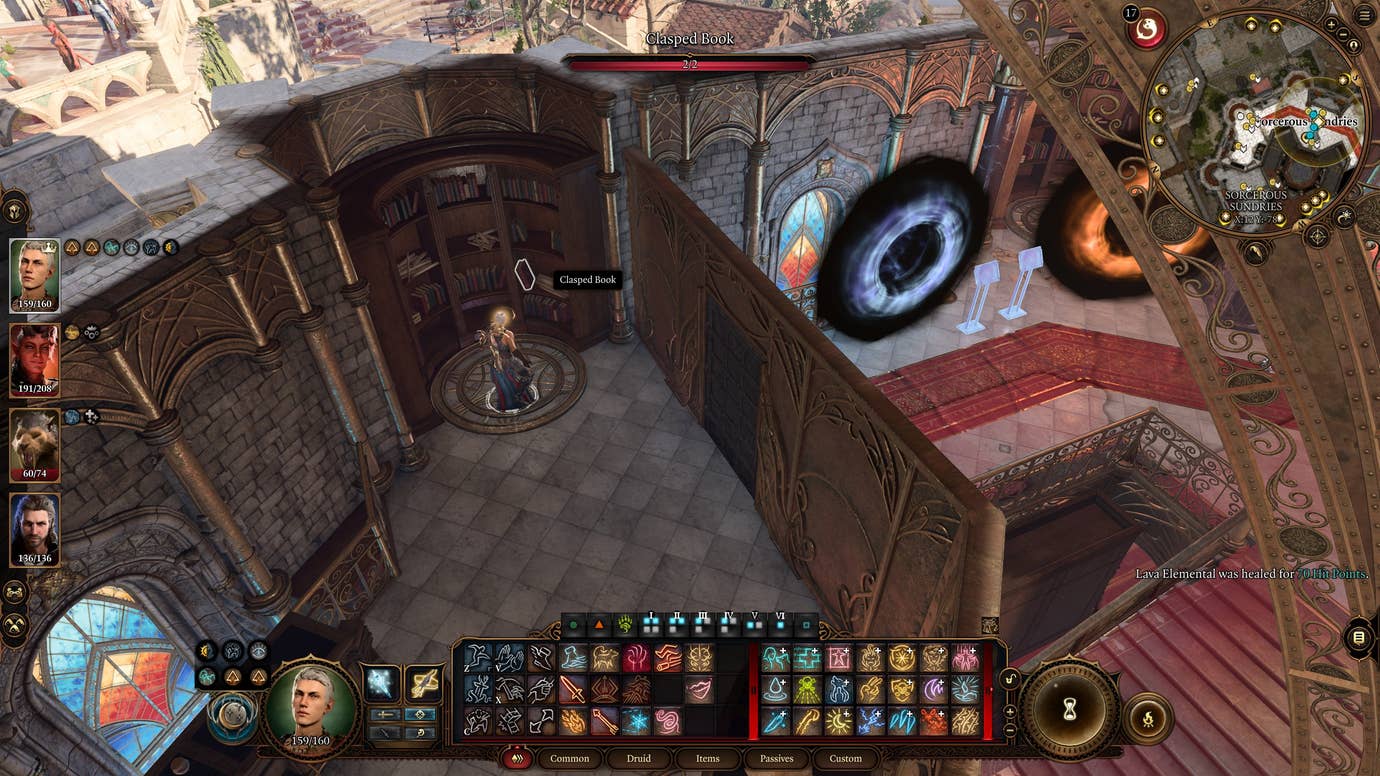Image resolution: width=1380 pixels, height=776 pixels.
Task: Switch to the Common hotbar tab
Action: tap(569, 758)
